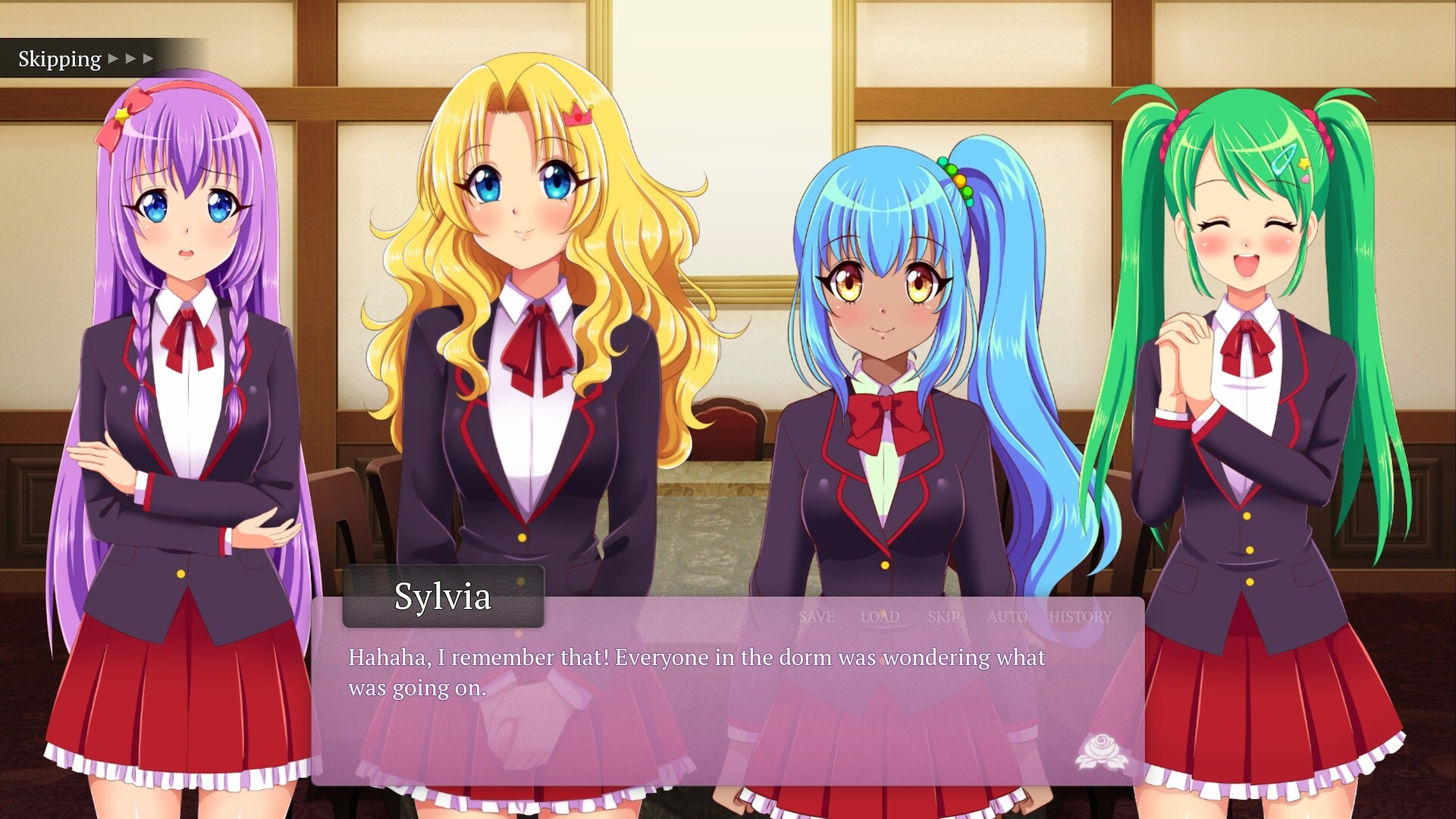Open the LOAD menu
1456x819 pixels.
point(880,617)
